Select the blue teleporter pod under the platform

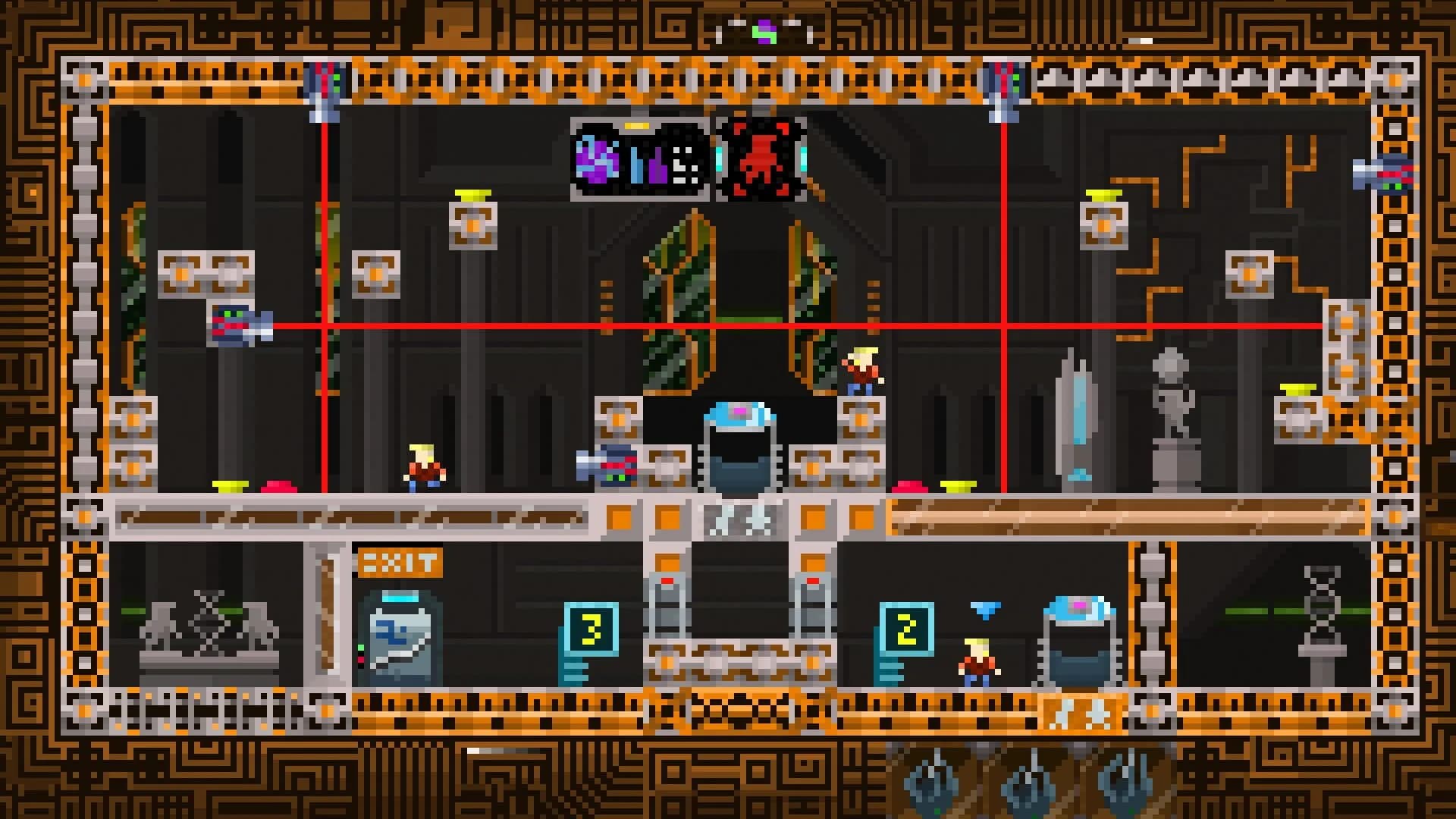point(739,447)
